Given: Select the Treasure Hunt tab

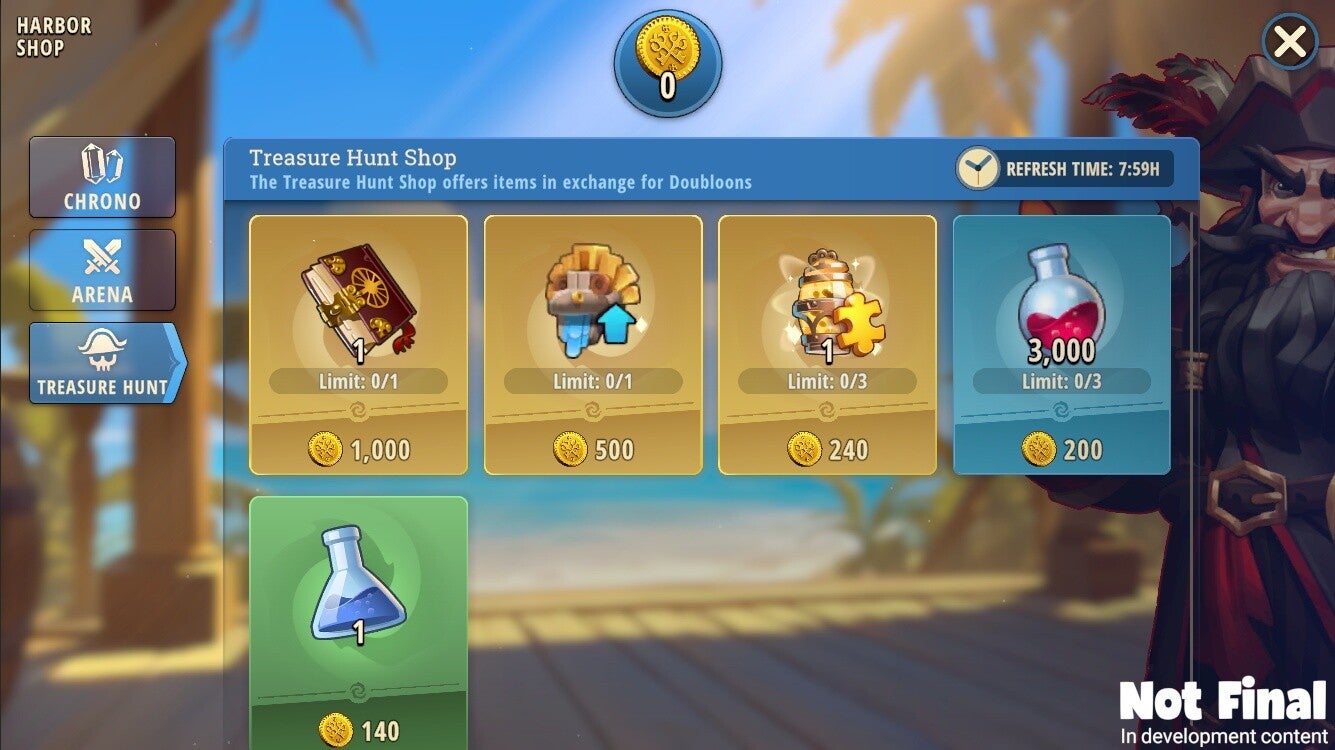Looking at the screenshot, I should pos(104,363).
